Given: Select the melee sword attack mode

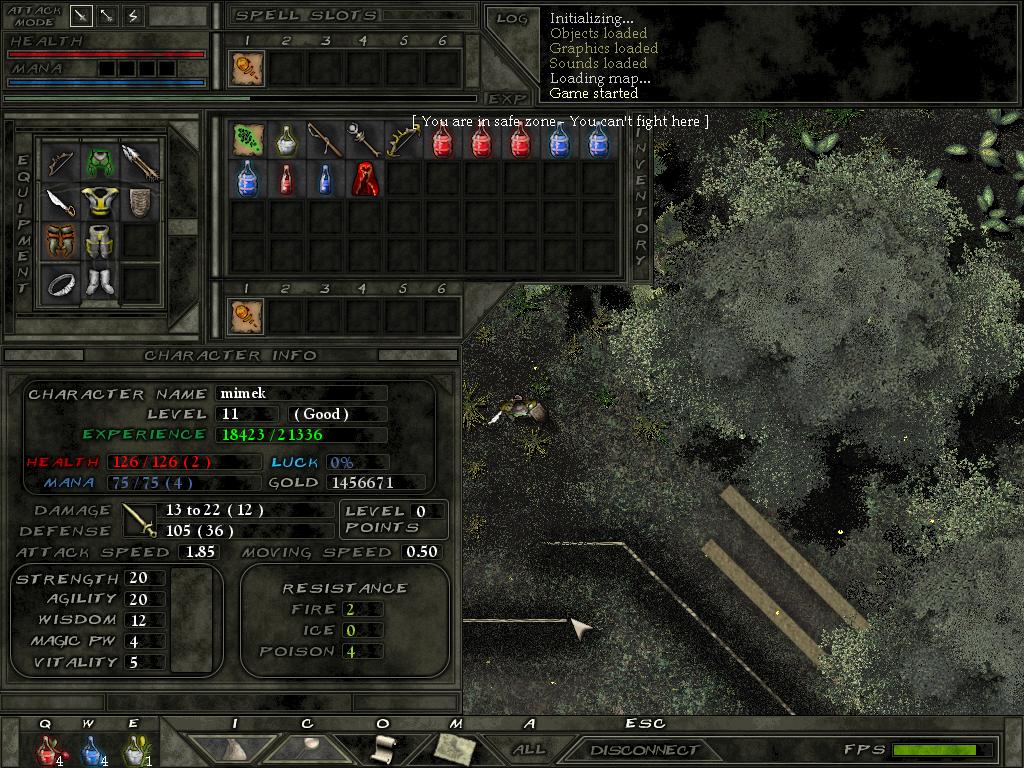Looking at the screenshot, I should tap(81, 15).
